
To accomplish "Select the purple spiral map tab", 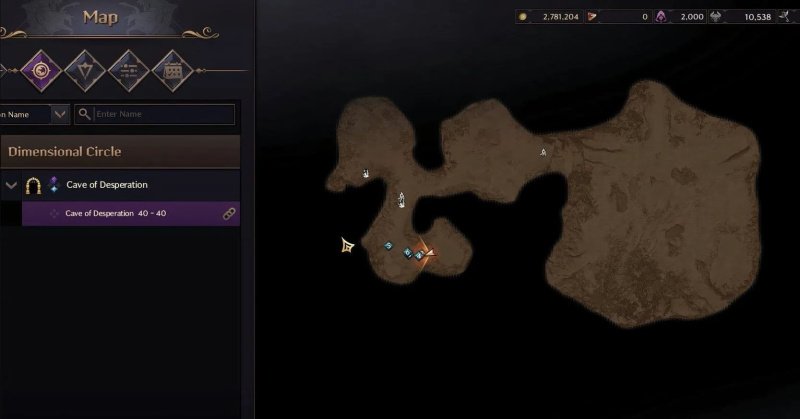I will click(42, 70).
